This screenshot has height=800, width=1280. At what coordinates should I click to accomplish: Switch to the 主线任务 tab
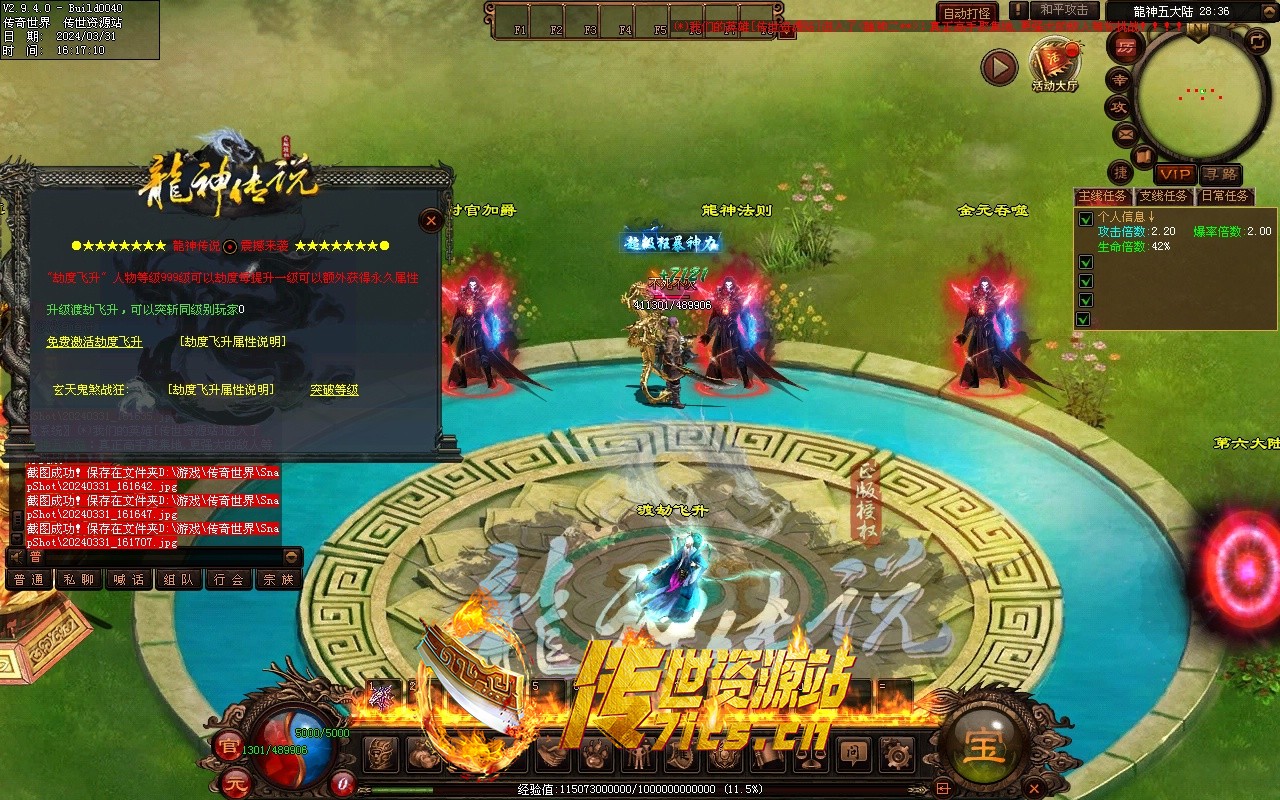click(x=1104, y=196)
